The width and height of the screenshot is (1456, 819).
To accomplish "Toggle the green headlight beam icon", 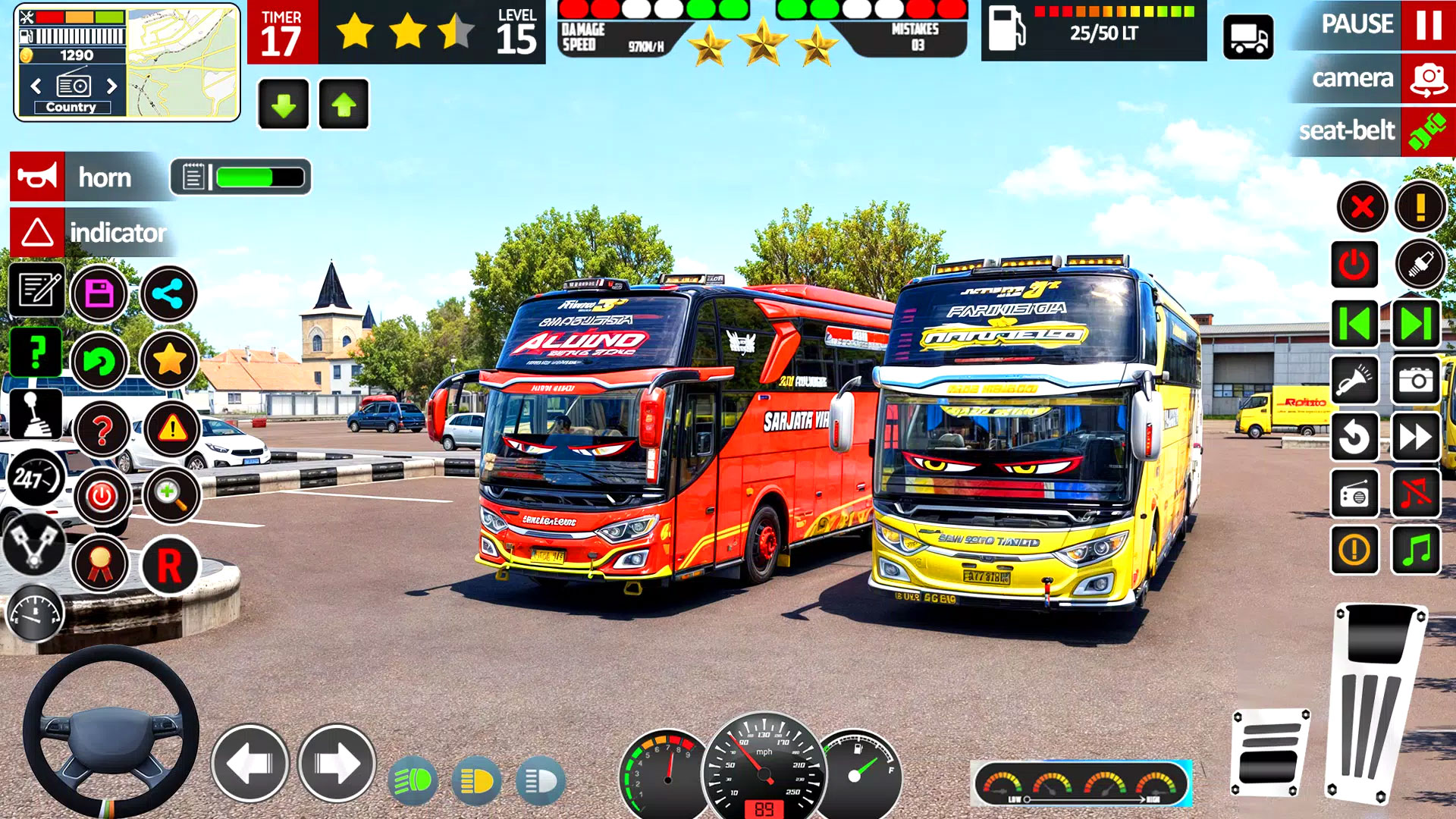I will click(x=413, y=780).
